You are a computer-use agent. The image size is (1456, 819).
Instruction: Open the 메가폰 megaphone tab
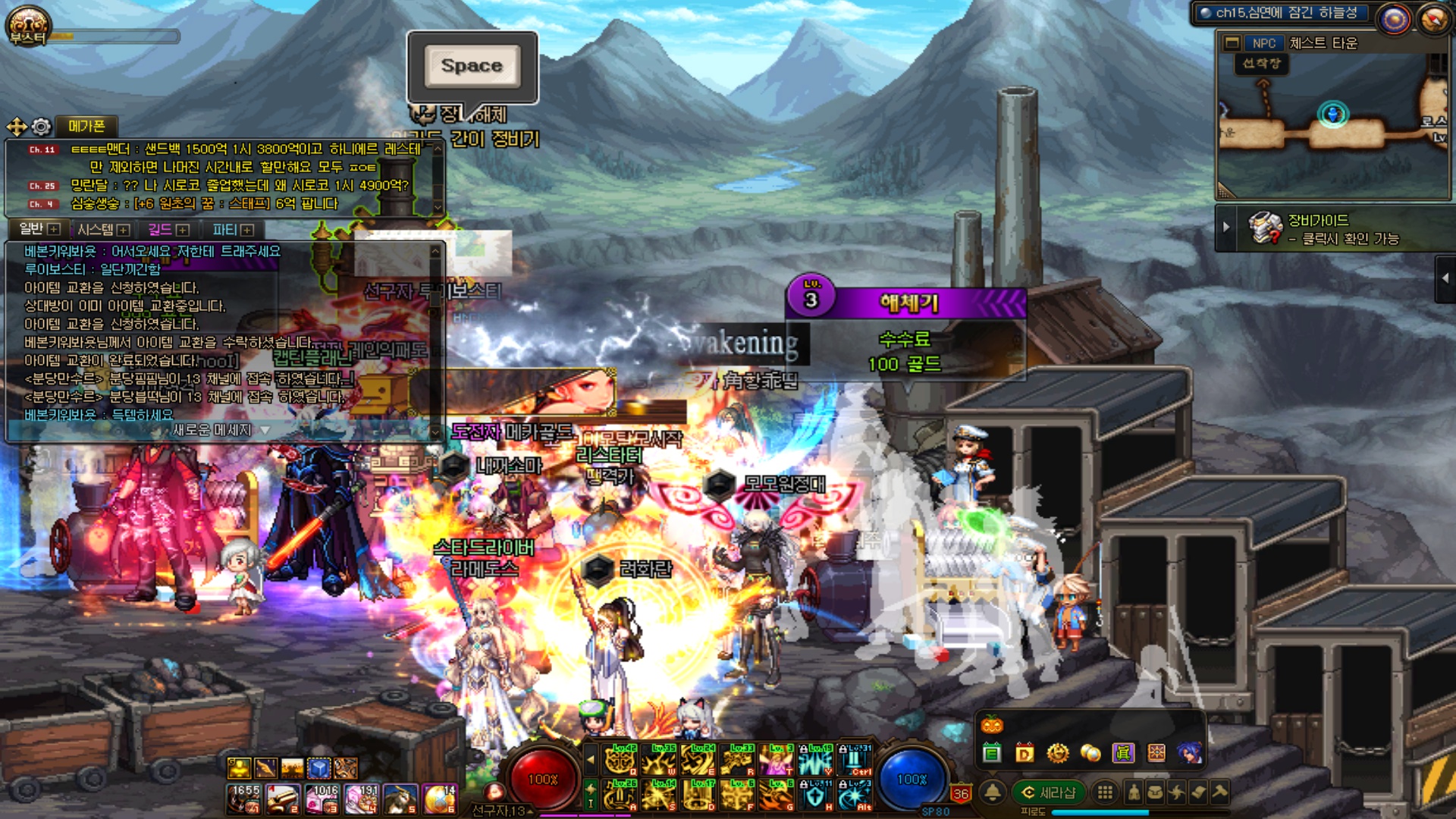86,126
